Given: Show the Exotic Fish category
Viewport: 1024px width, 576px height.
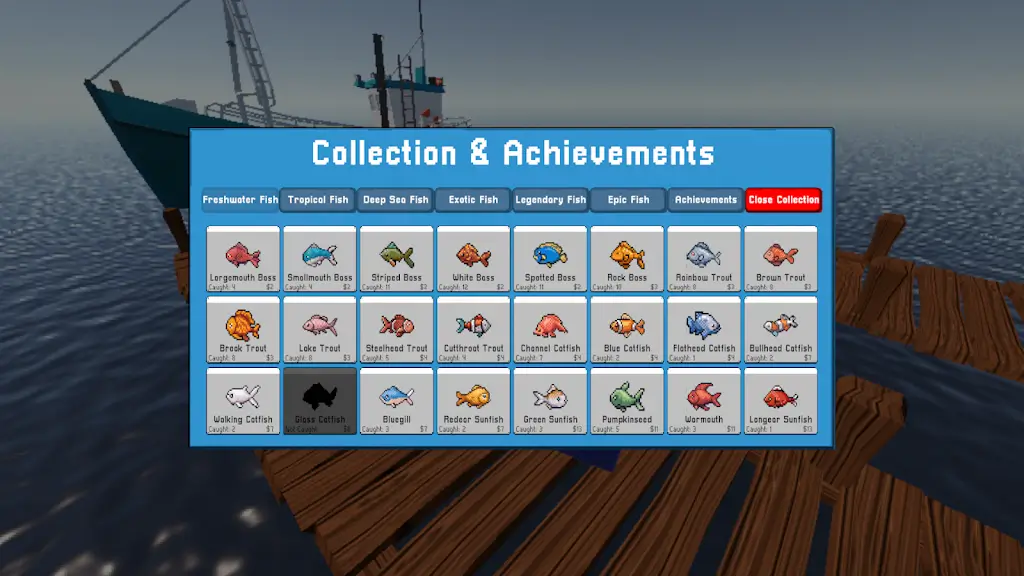Looking at the screenshot, I should click(x=473, y=200).
